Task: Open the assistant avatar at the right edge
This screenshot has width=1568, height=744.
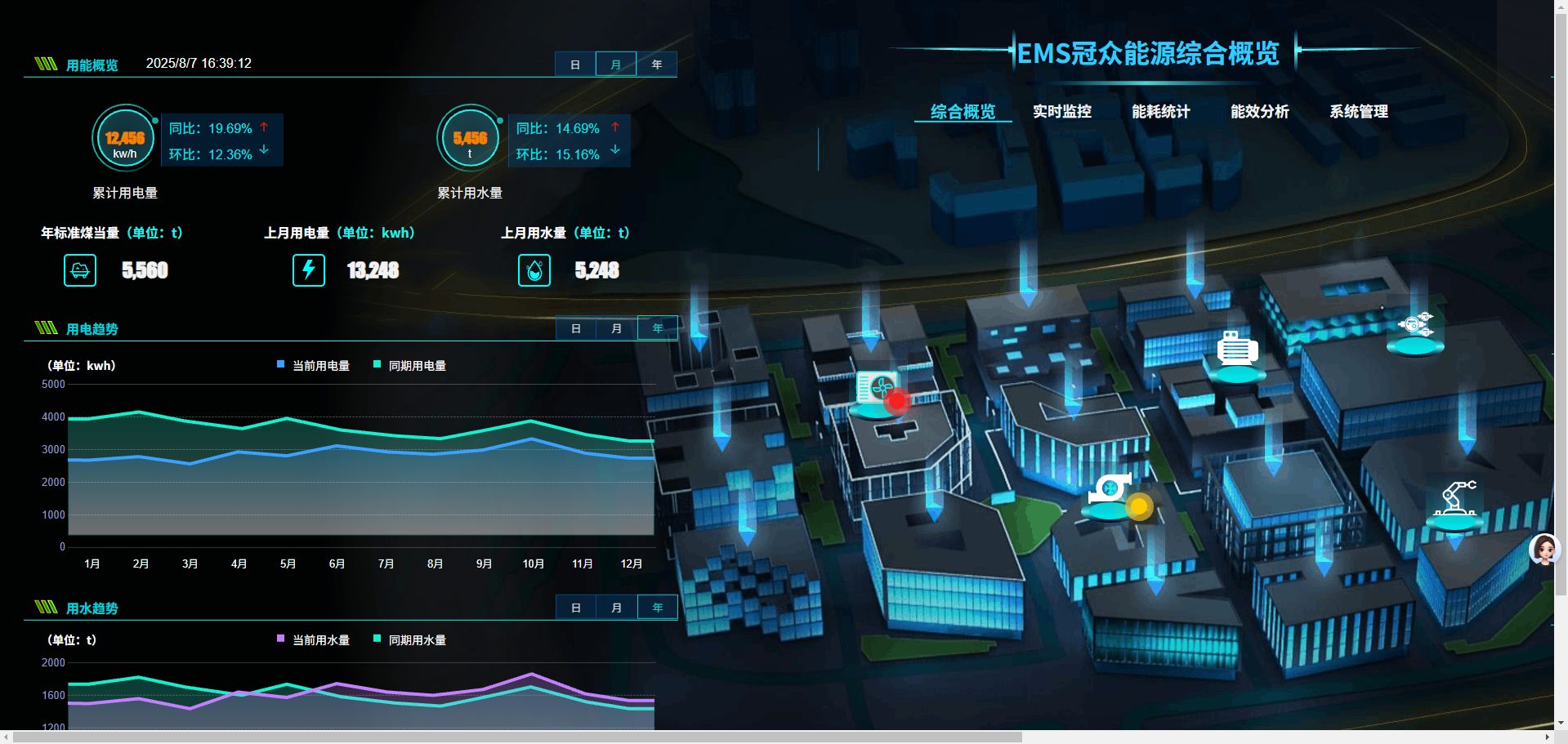Action: click(x=1544, y=550)
